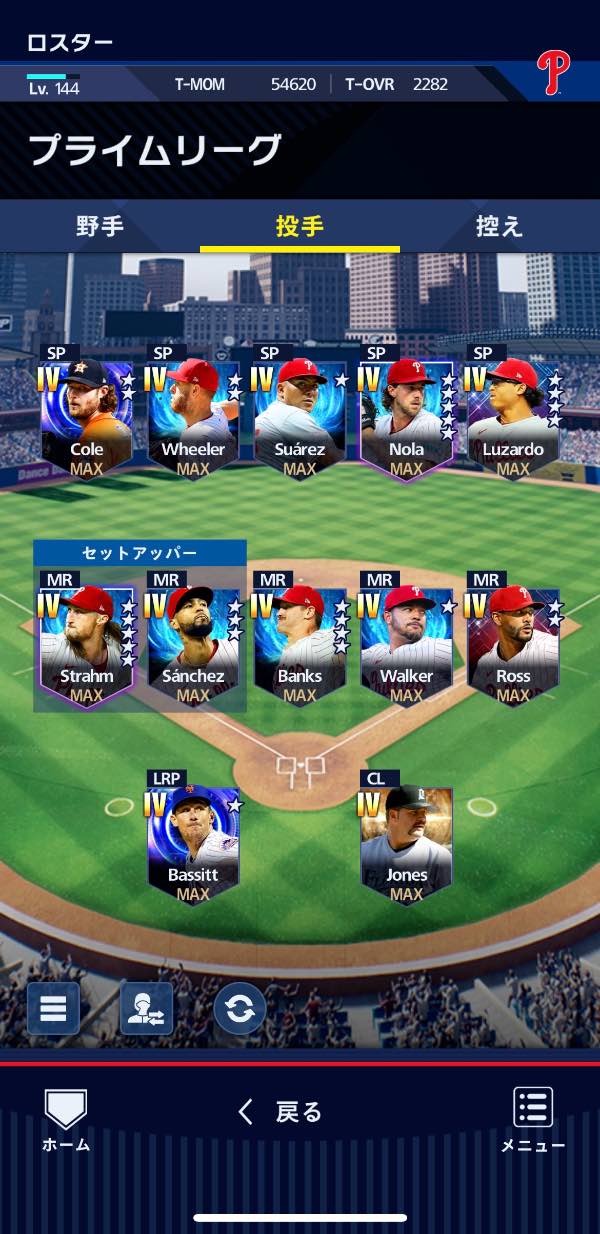The width and height of the screenshot is (600, 1234).
Task: Click the player swap icon button
Action: point(147,1008)
